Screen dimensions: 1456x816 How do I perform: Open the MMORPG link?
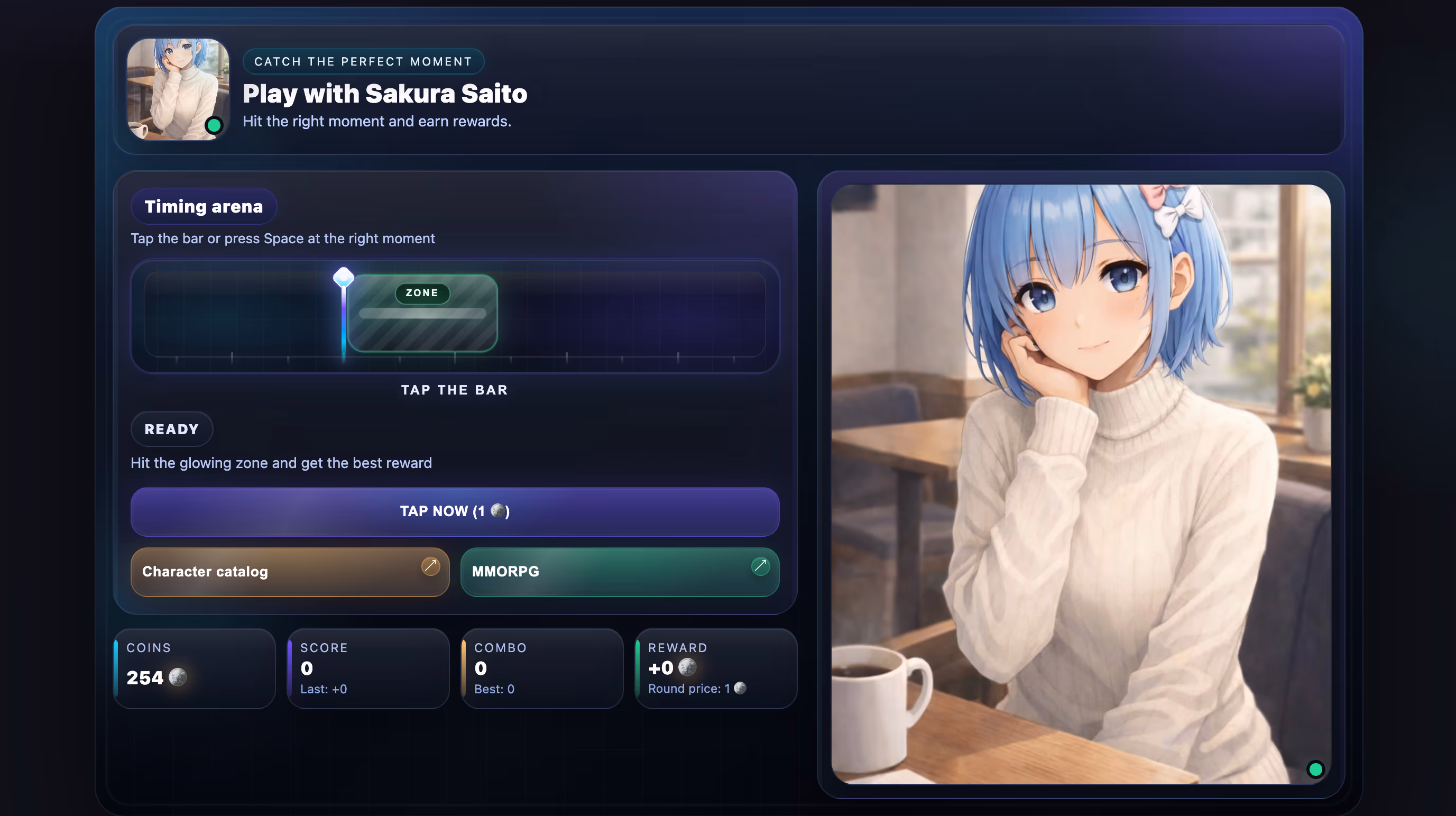[x=620, y=571]
